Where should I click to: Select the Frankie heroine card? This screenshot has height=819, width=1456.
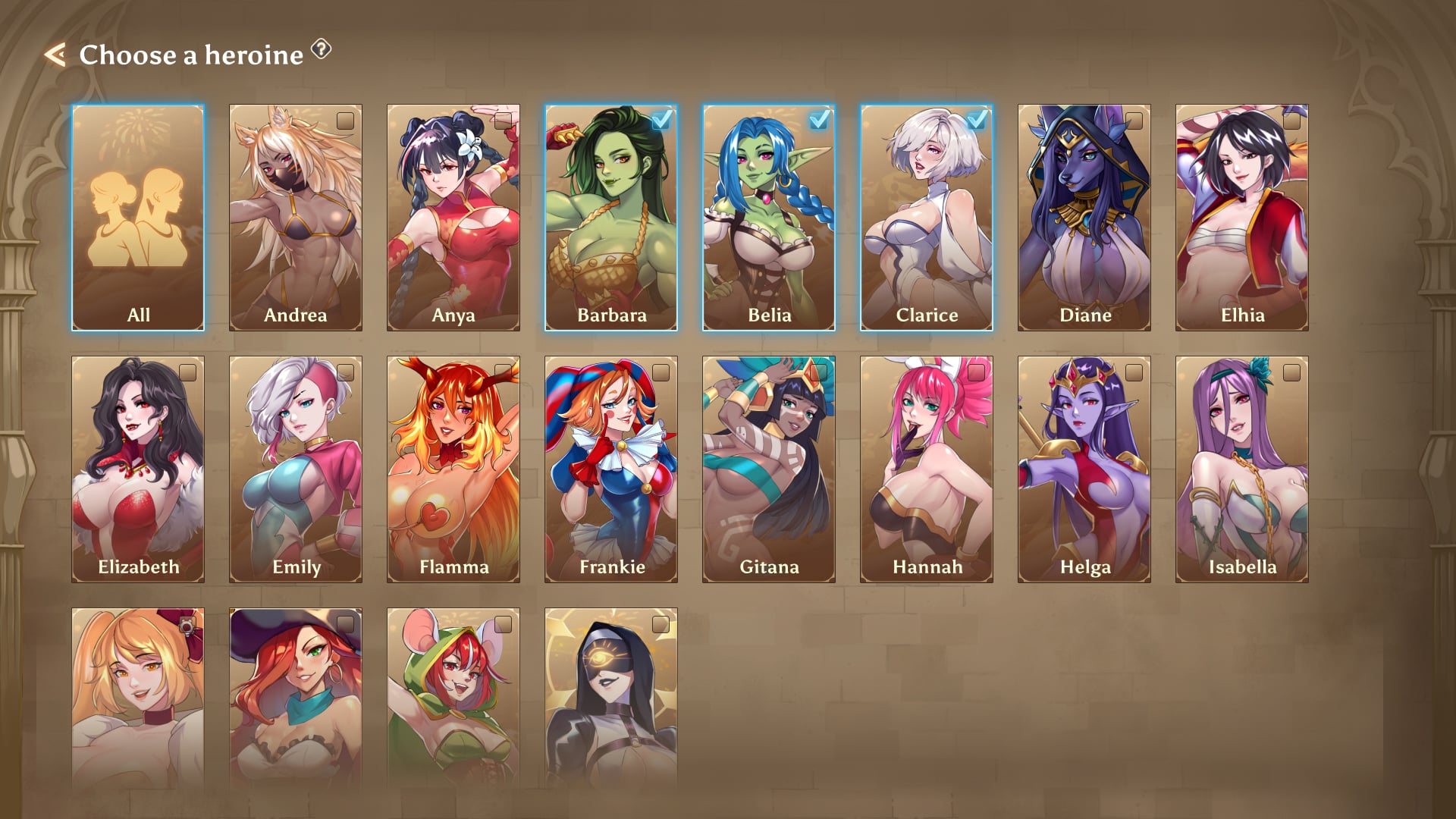pyautogui.click(x=611, y=469)
